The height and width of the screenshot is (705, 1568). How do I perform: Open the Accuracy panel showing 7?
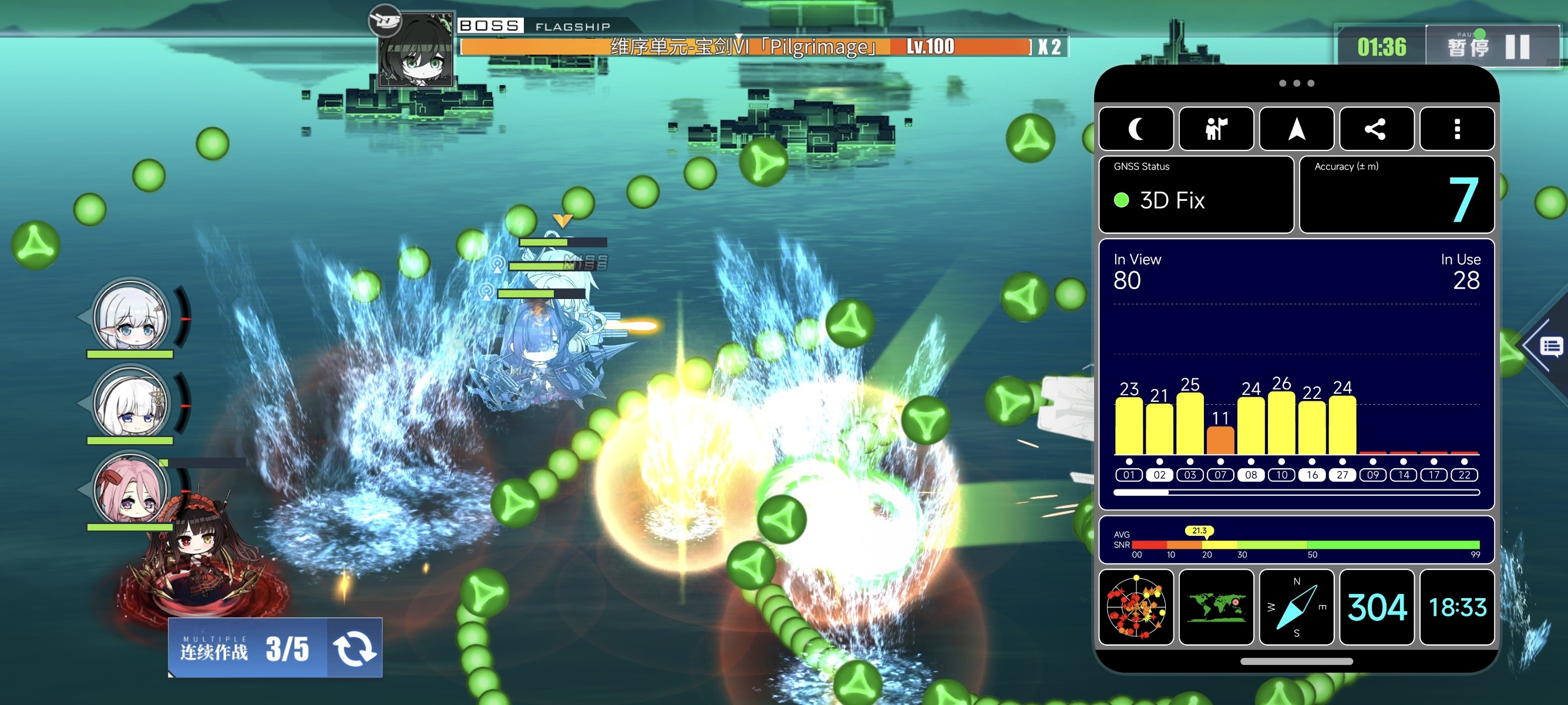1397,195
